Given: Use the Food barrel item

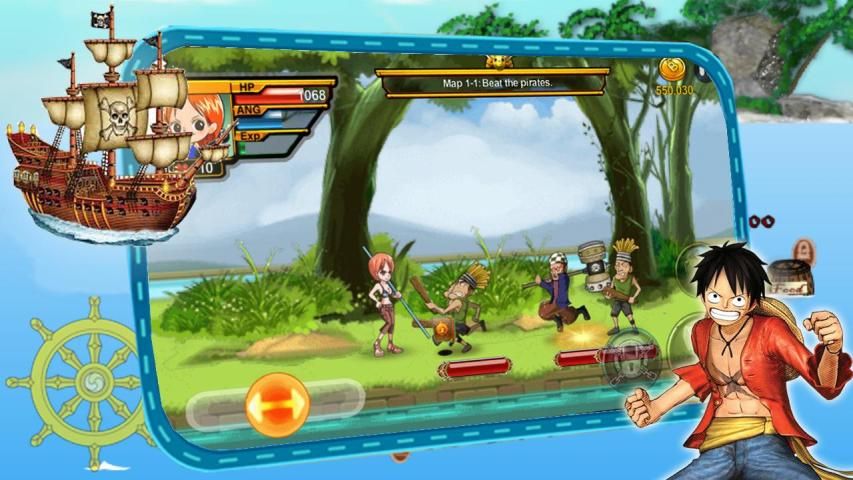Looking at the screenshot, I should tap(792, 276).
